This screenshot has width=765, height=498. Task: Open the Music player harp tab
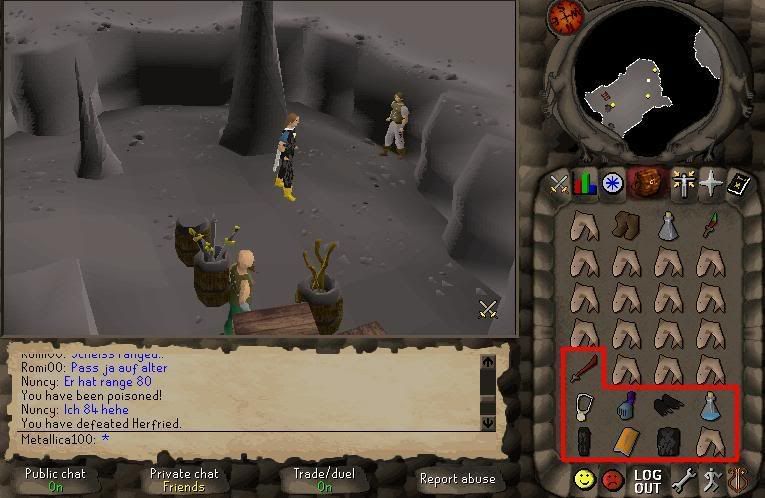[740, 479]
